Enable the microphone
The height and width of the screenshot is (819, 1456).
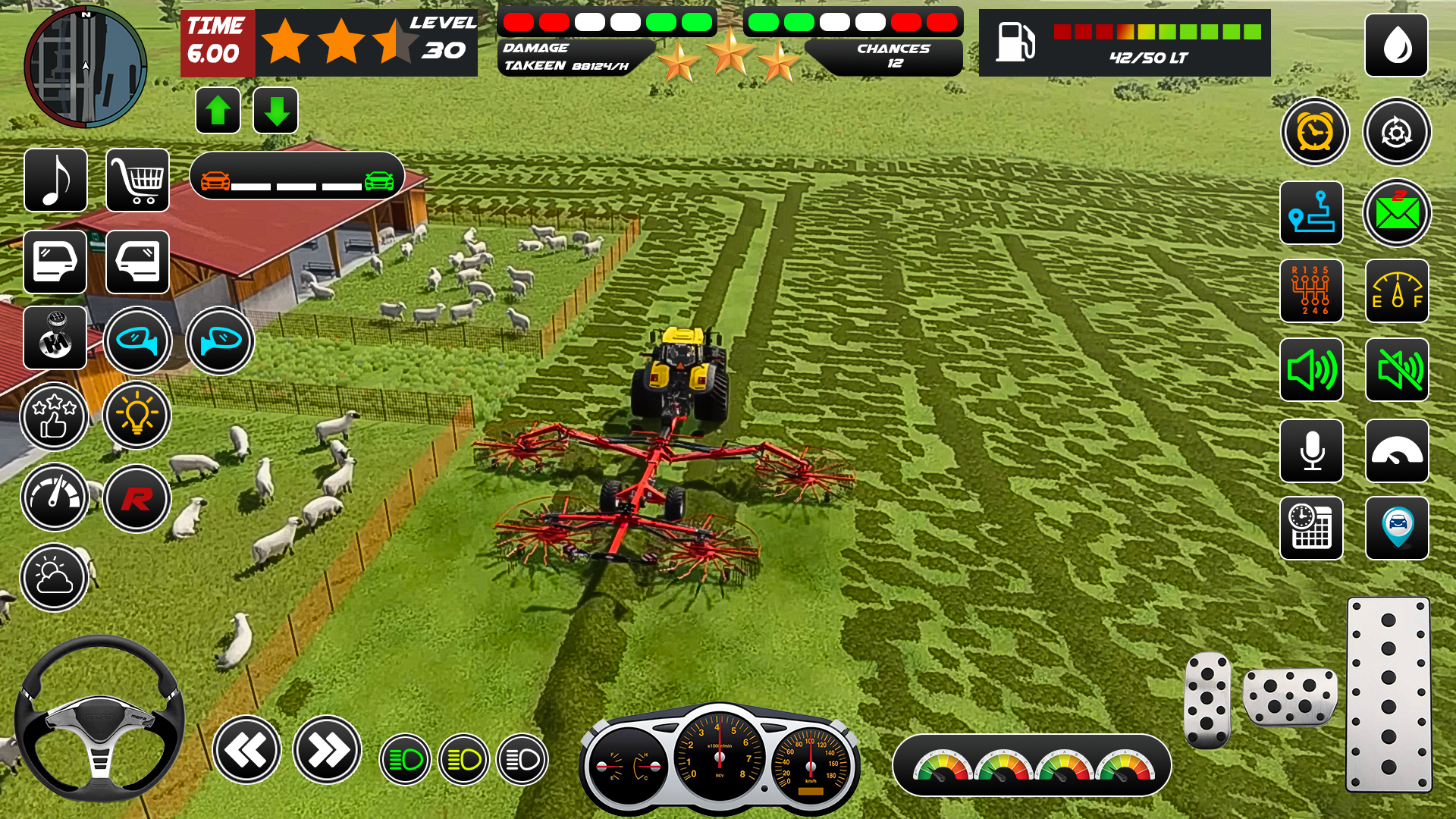point(1311,450)
